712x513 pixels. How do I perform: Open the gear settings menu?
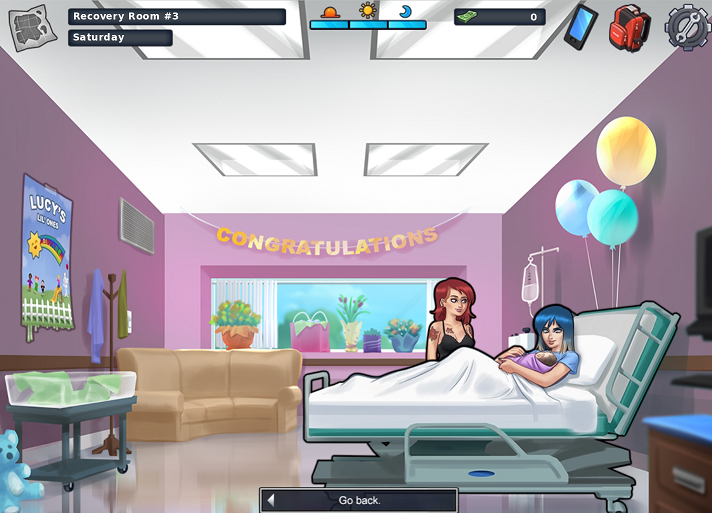click(686, 27)
